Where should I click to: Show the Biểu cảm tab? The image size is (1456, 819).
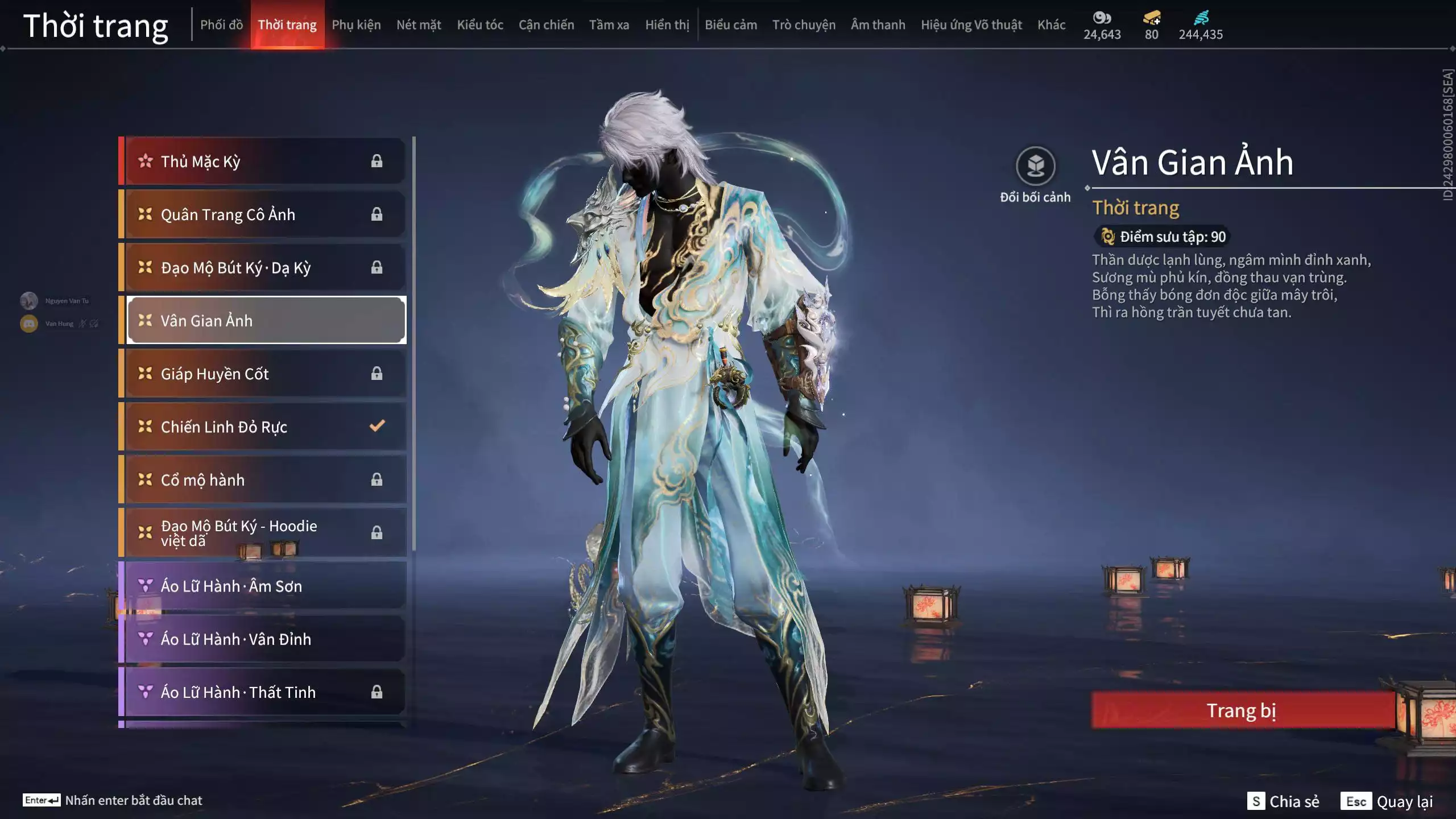tap(731, 25)
